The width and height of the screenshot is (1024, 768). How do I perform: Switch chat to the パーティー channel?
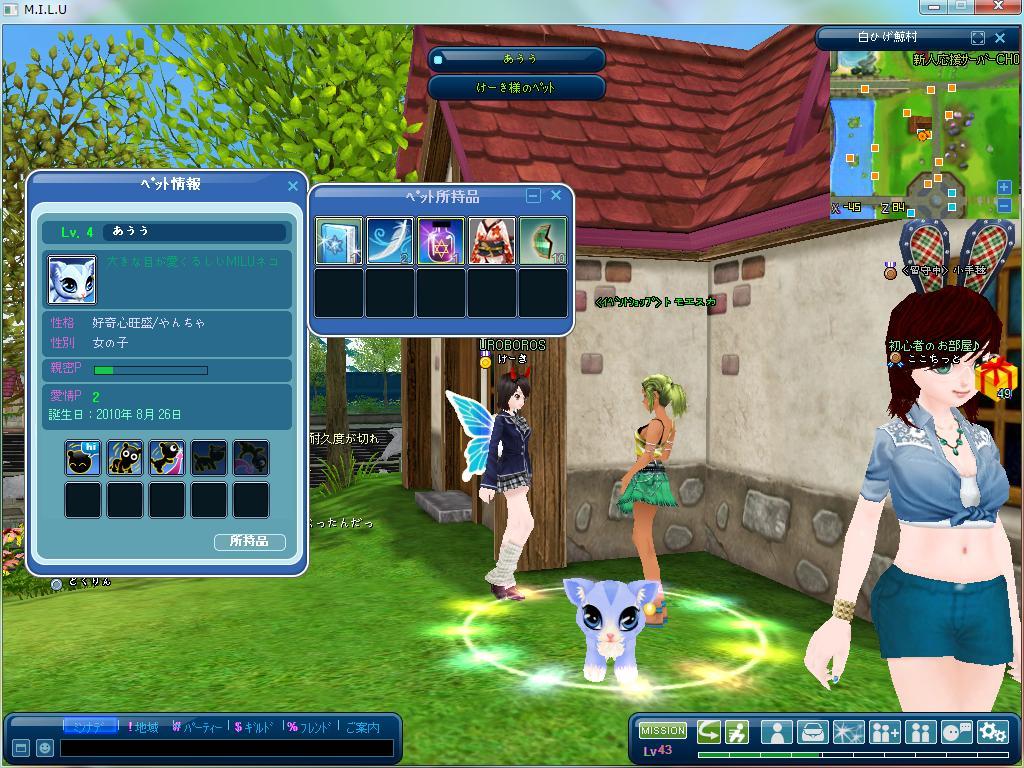pos(197,727)
